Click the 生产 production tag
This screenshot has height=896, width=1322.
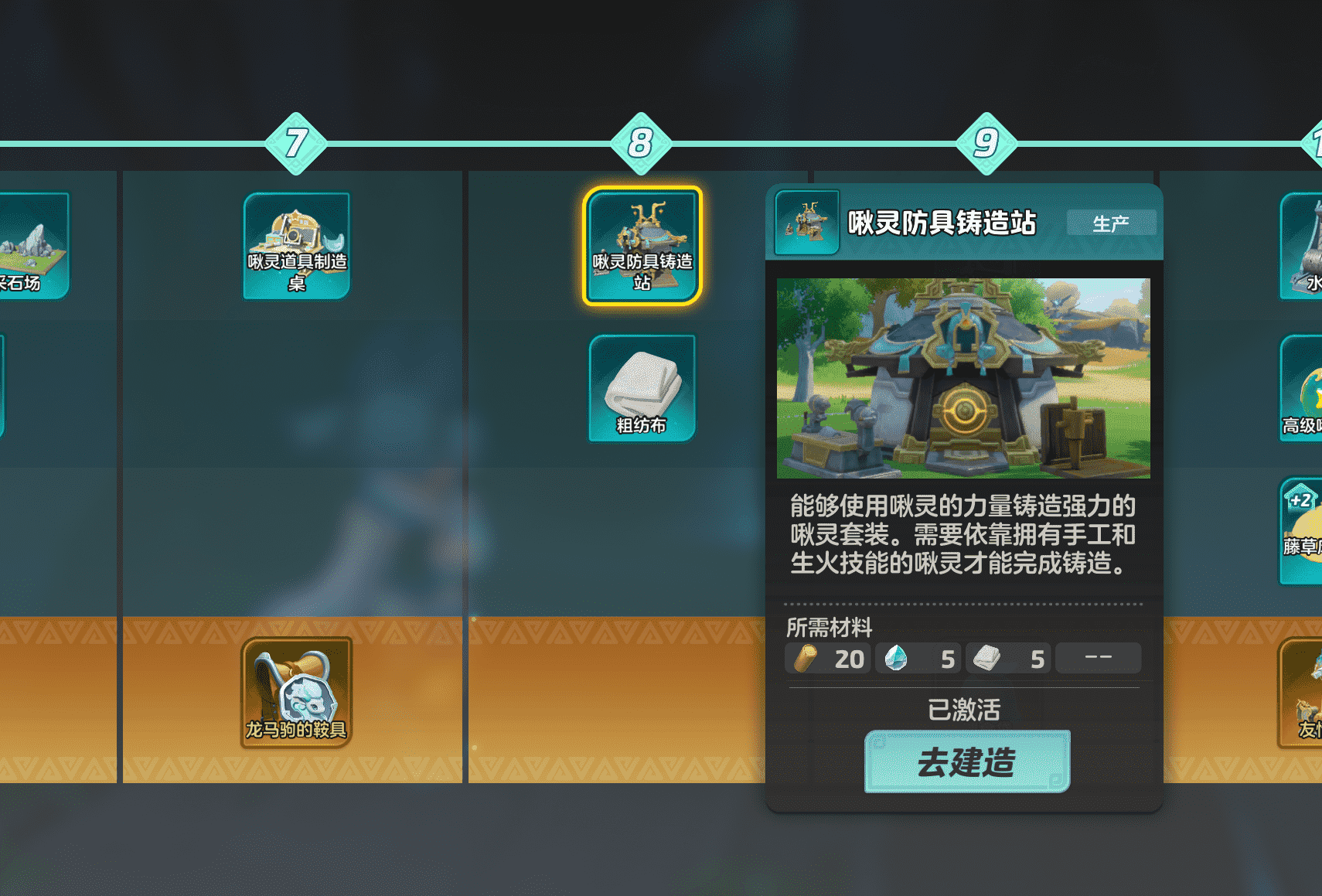(x=1112, y=223)
